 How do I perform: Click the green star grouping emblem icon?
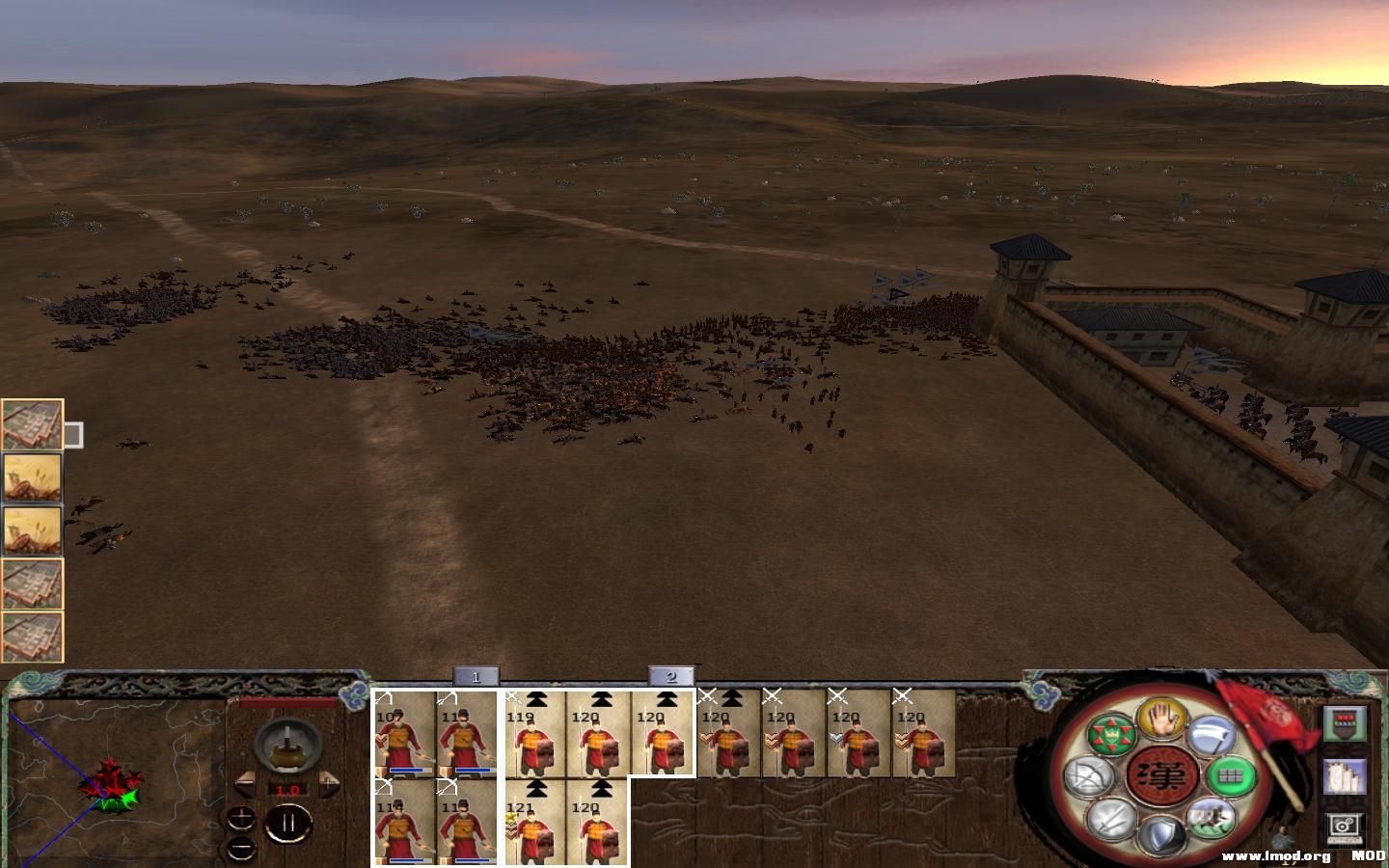[1113, 734]
